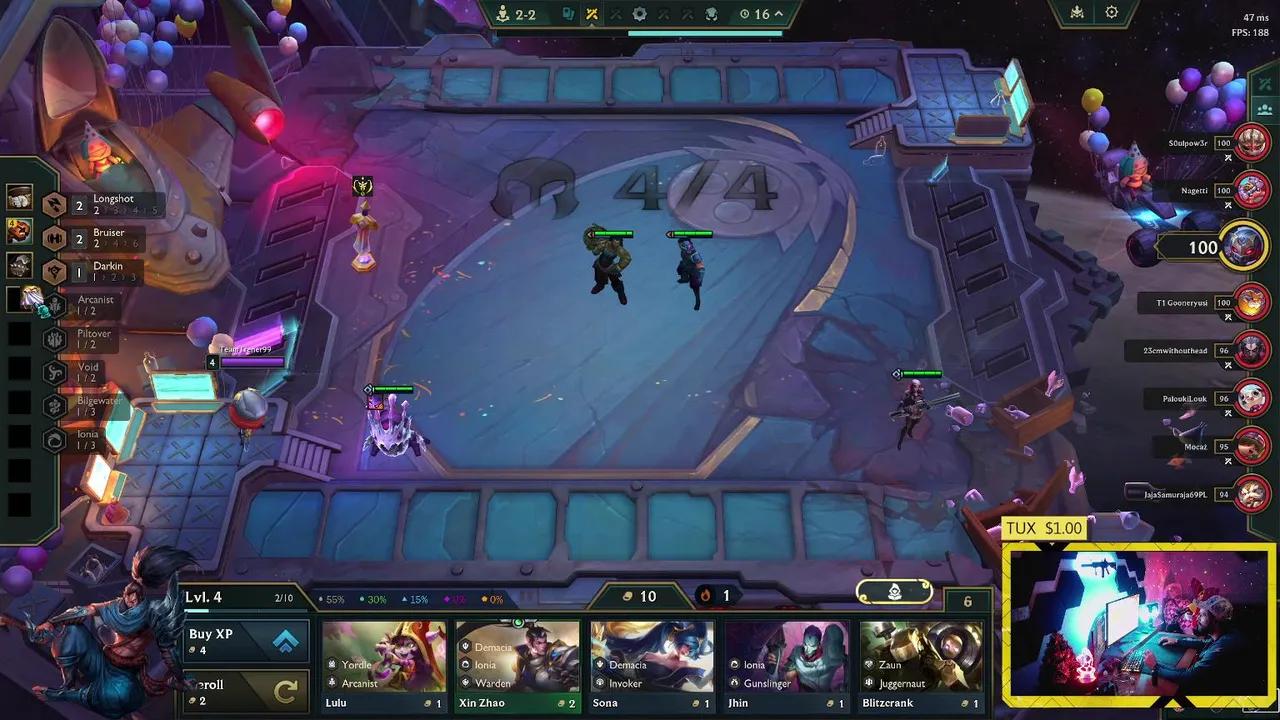The height and width of the screenshot is (720, 1280).
Task: Click the Longshot trait icon
Action: 53,203
